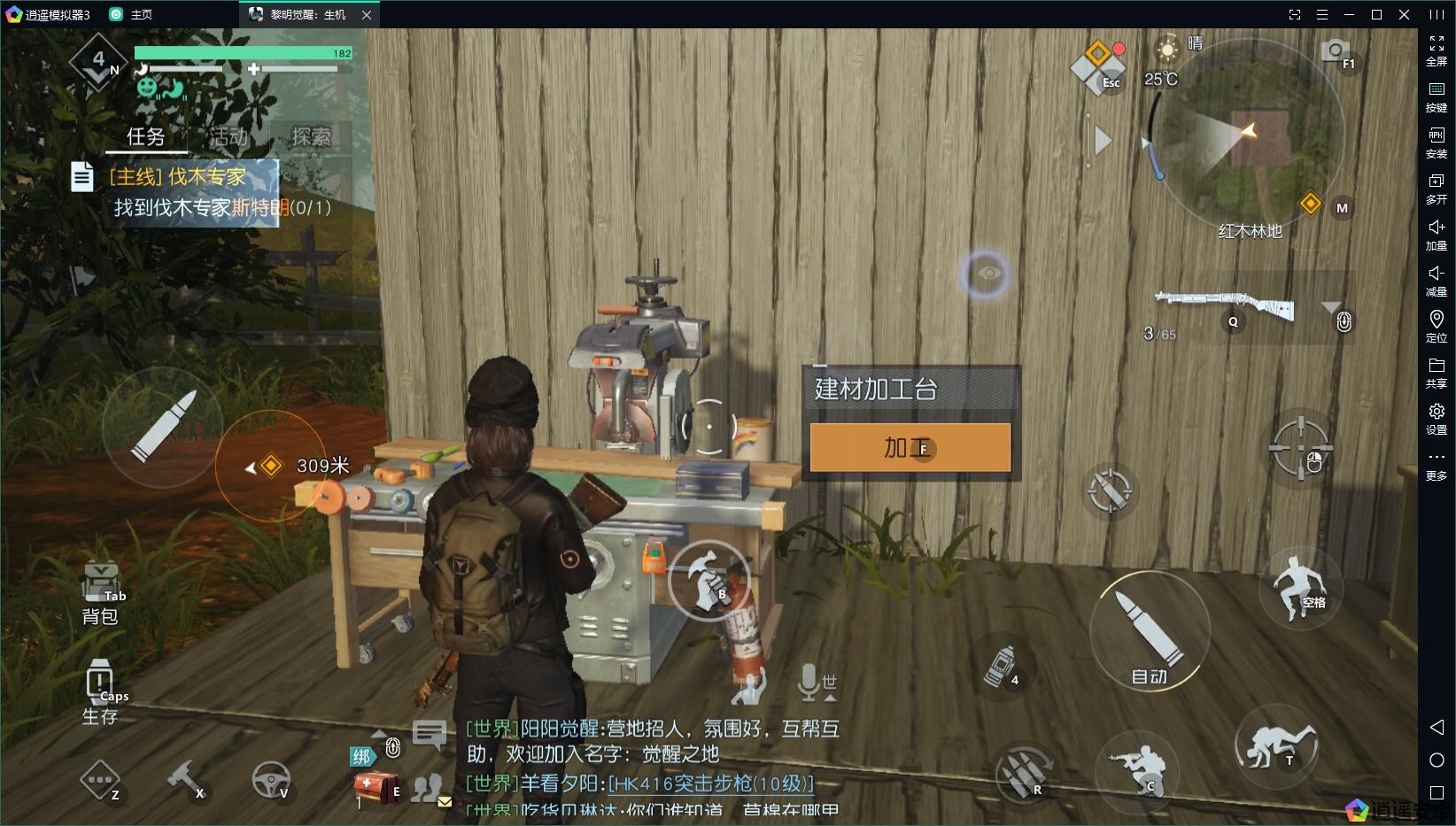Take a screenshot with the camera icon
This screenshot has width=1456, height=826.
coord(1334,50)
